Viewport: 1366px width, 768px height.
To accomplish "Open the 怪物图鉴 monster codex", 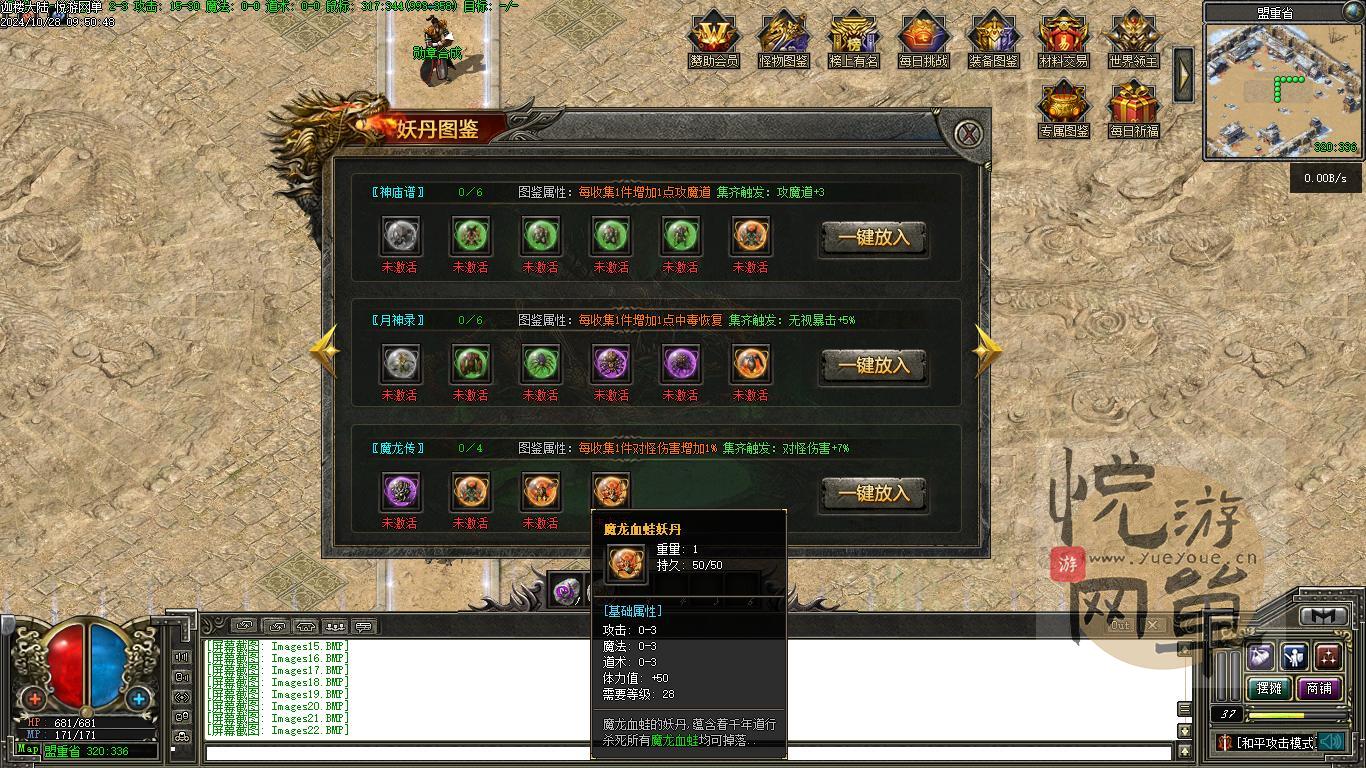I will point(784,40).
